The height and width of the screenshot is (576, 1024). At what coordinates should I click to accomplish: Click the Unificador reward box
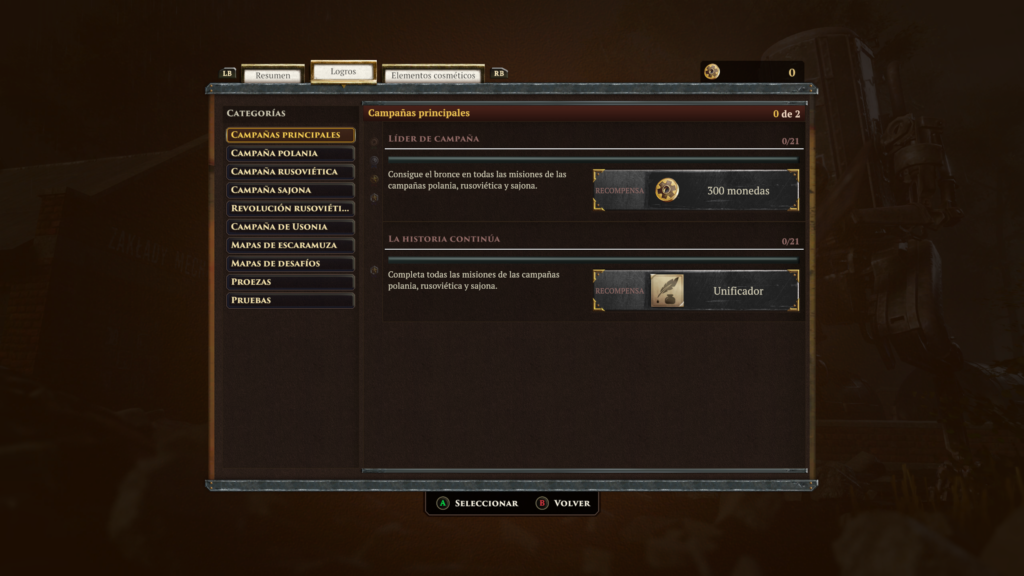pos(696,291)
